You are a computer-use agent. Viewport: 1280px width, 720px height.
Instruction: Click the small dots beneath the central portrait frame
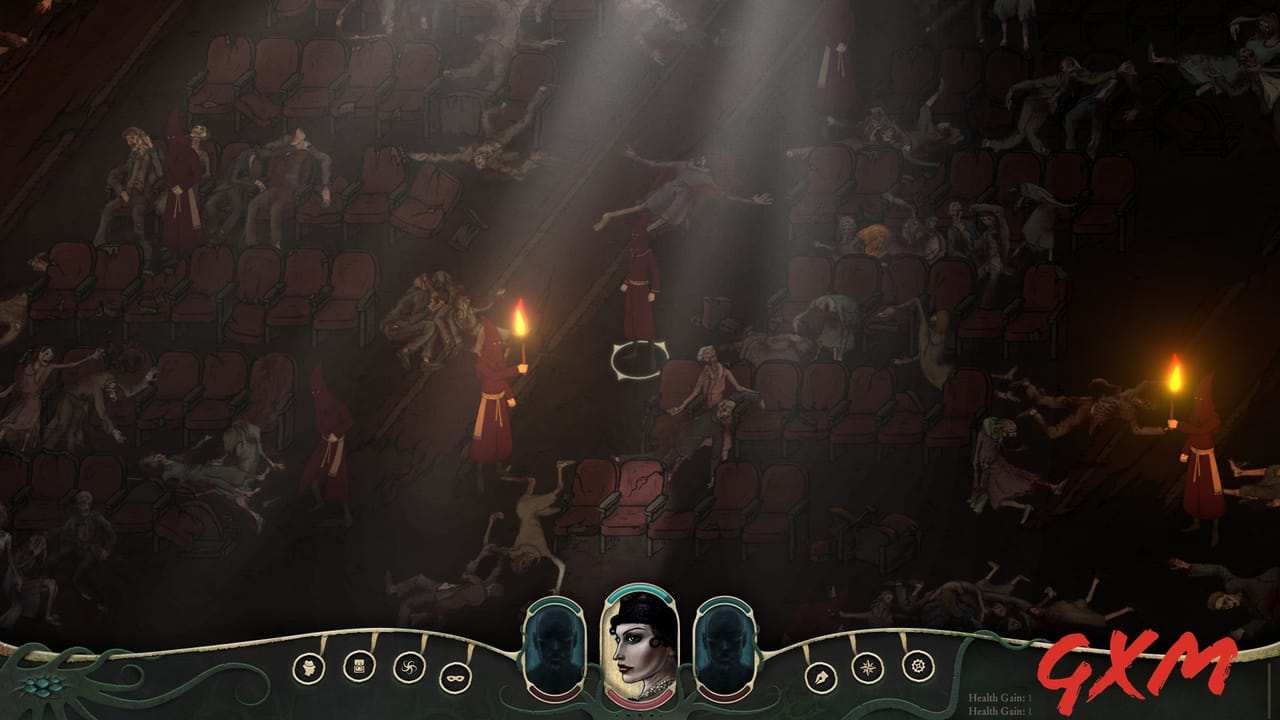(640, 713)
